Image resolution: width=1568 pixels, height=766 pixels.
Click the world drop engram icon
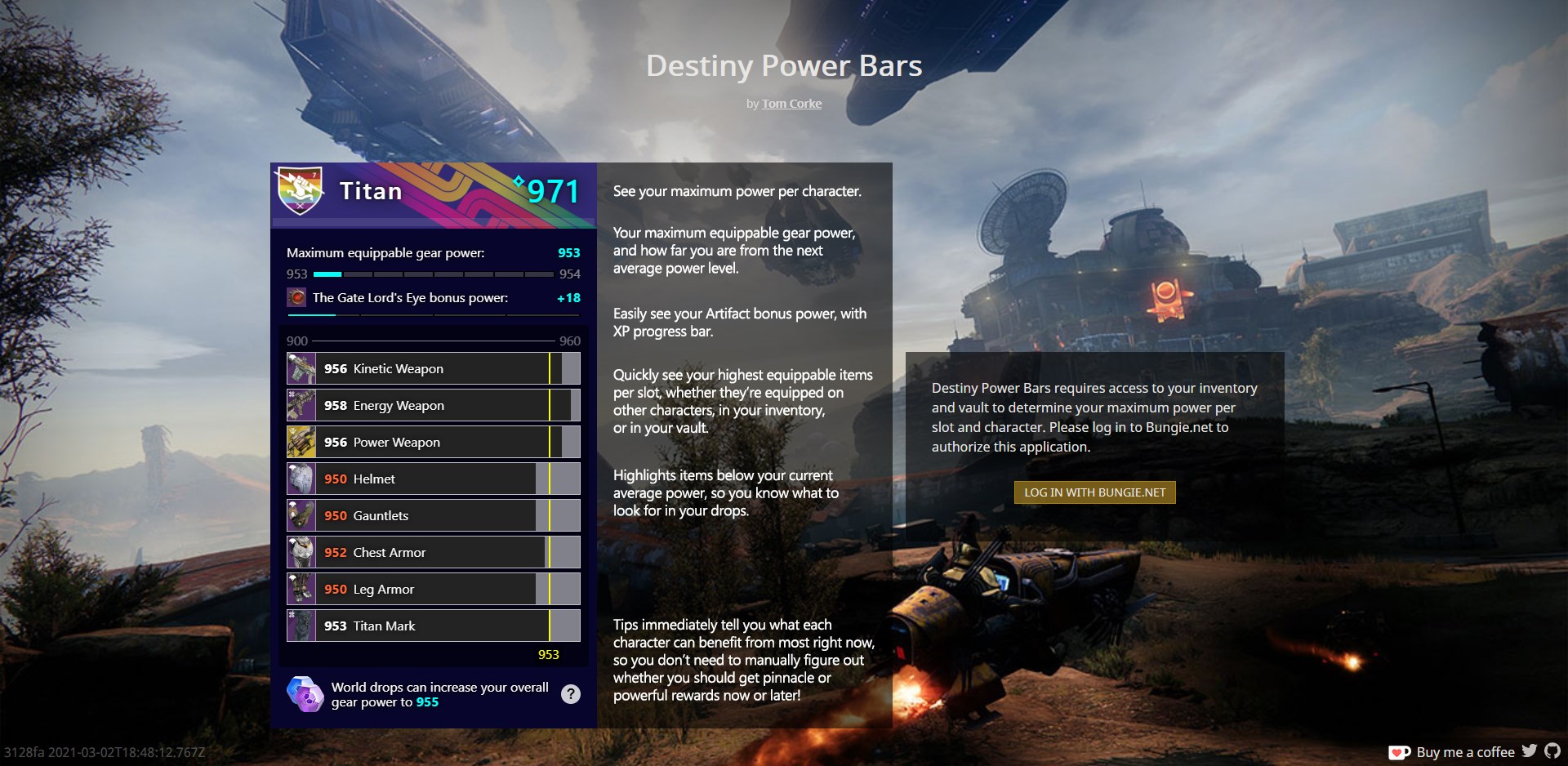[x=304, y=693]
